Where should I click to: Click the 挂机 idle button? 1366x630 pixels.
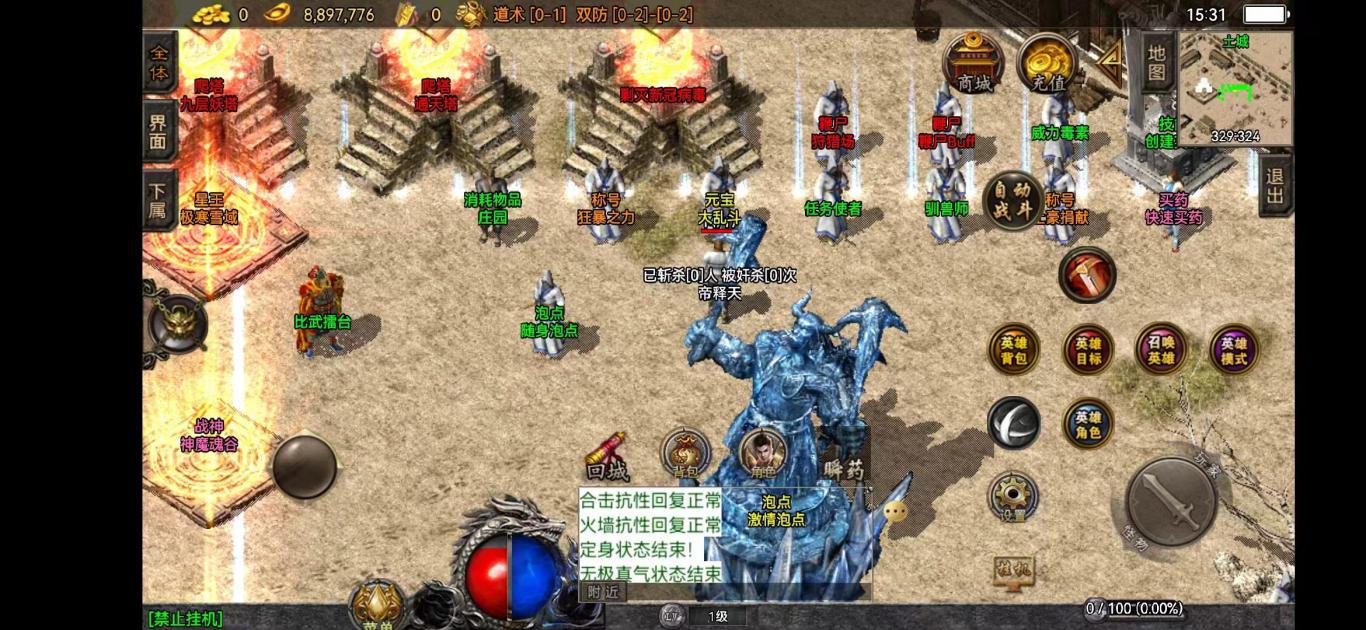[1013, 571]
